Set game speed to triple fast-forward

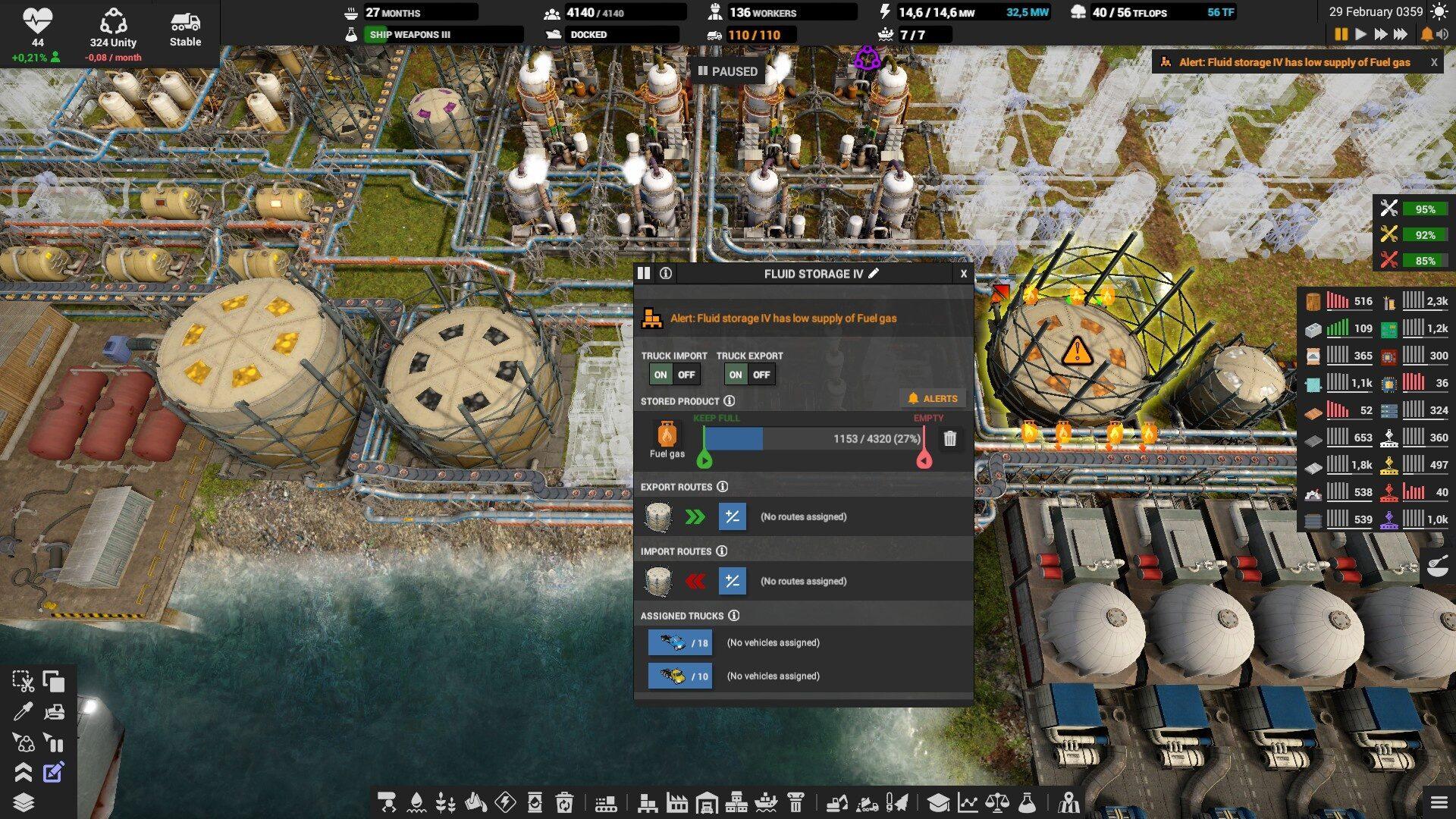1401,34
